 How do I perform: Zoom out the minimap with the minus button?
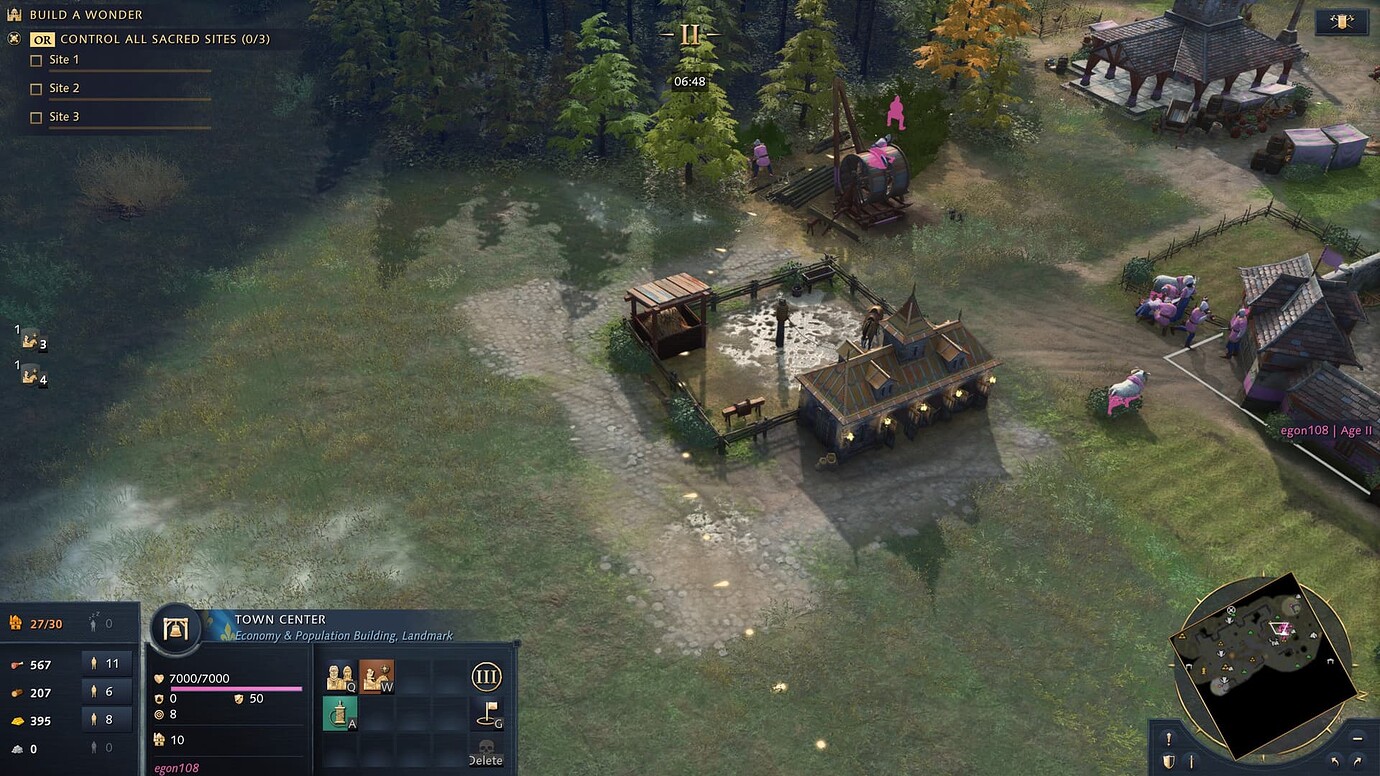(x=1357, y=738)
